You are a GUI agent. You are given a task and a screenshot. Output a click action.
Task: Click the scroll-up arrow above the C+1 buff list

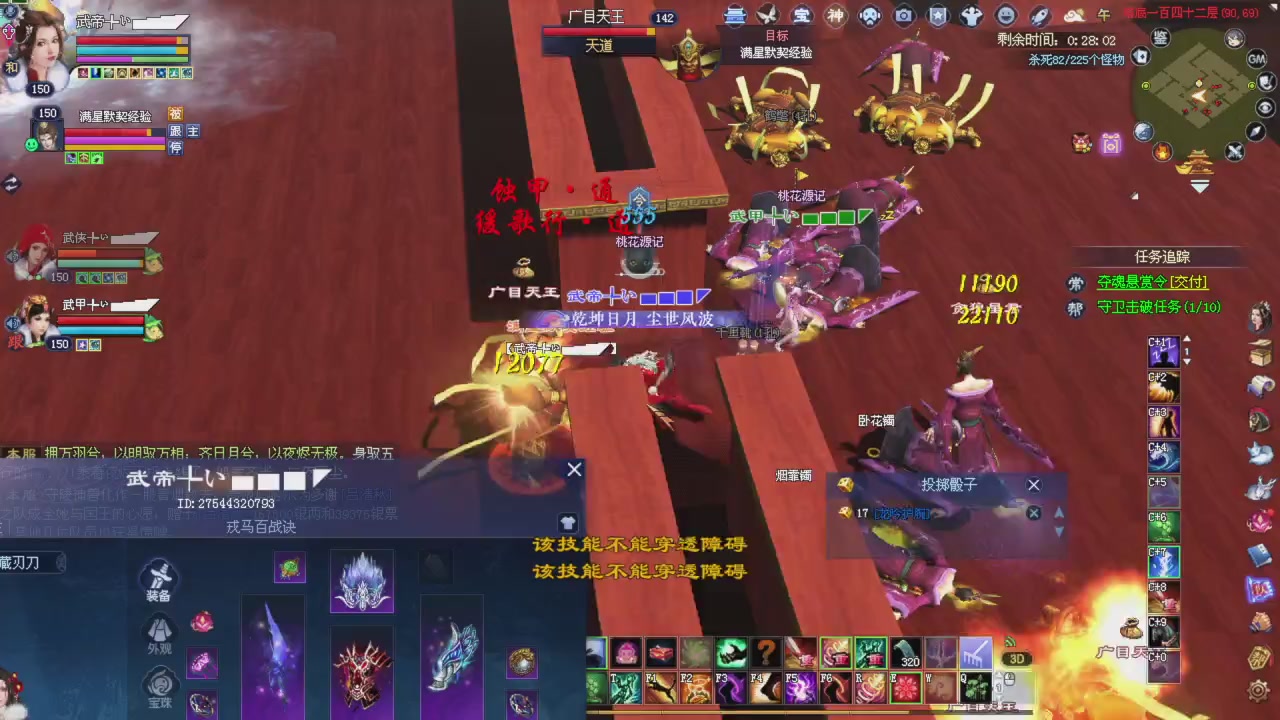1186,340
